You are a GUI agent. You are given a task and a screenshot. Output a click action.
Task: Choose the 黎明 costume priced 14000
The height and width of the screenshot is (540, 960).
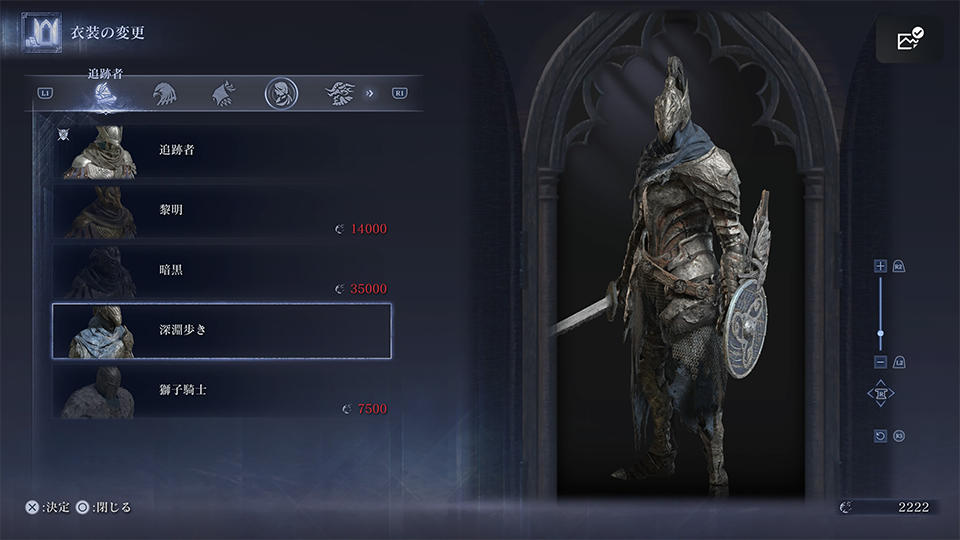[x=220, y=212]
